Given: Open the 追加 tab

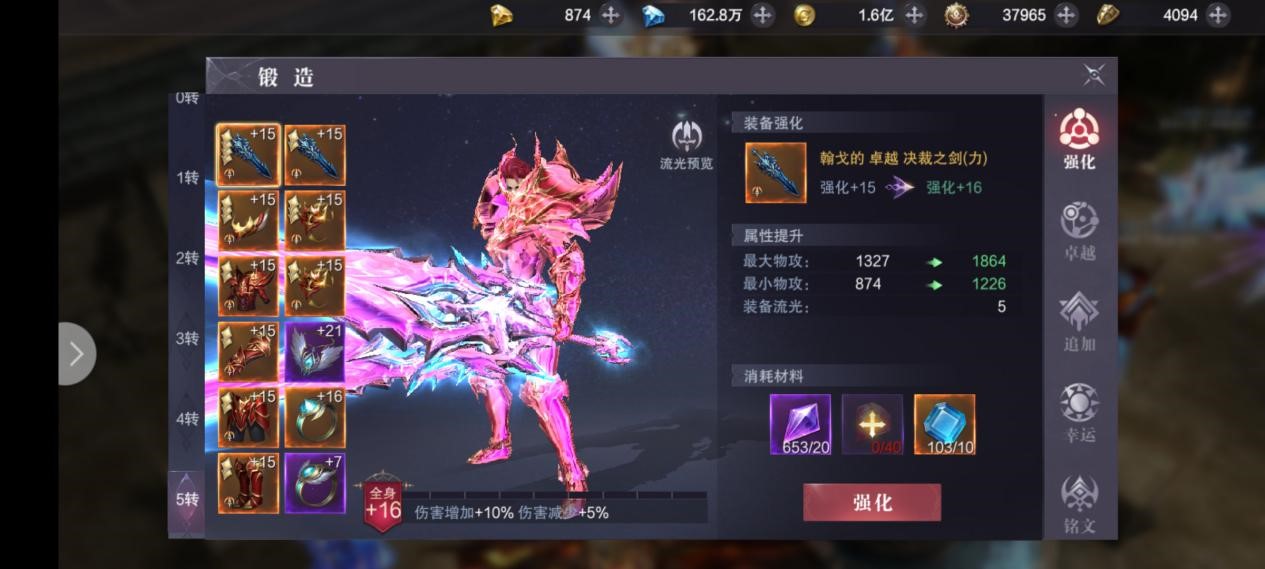Looking at the screenshot, I should [1079, 322].
